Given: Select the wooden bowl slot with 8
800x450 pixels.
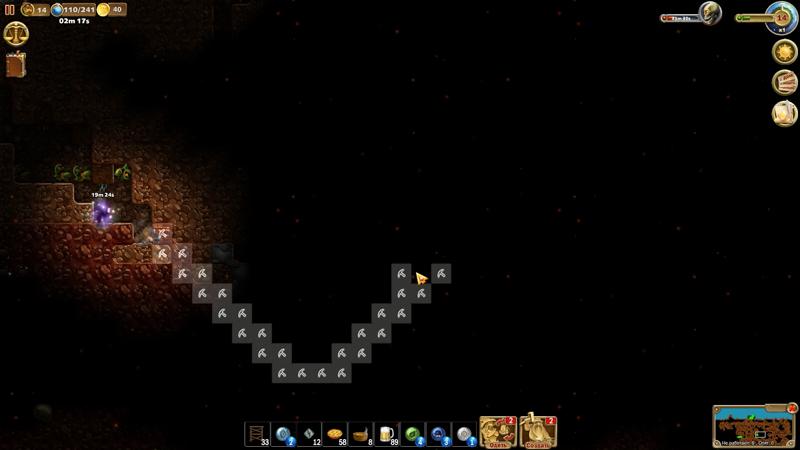Looking at the screenshot, I should [361, 434].
